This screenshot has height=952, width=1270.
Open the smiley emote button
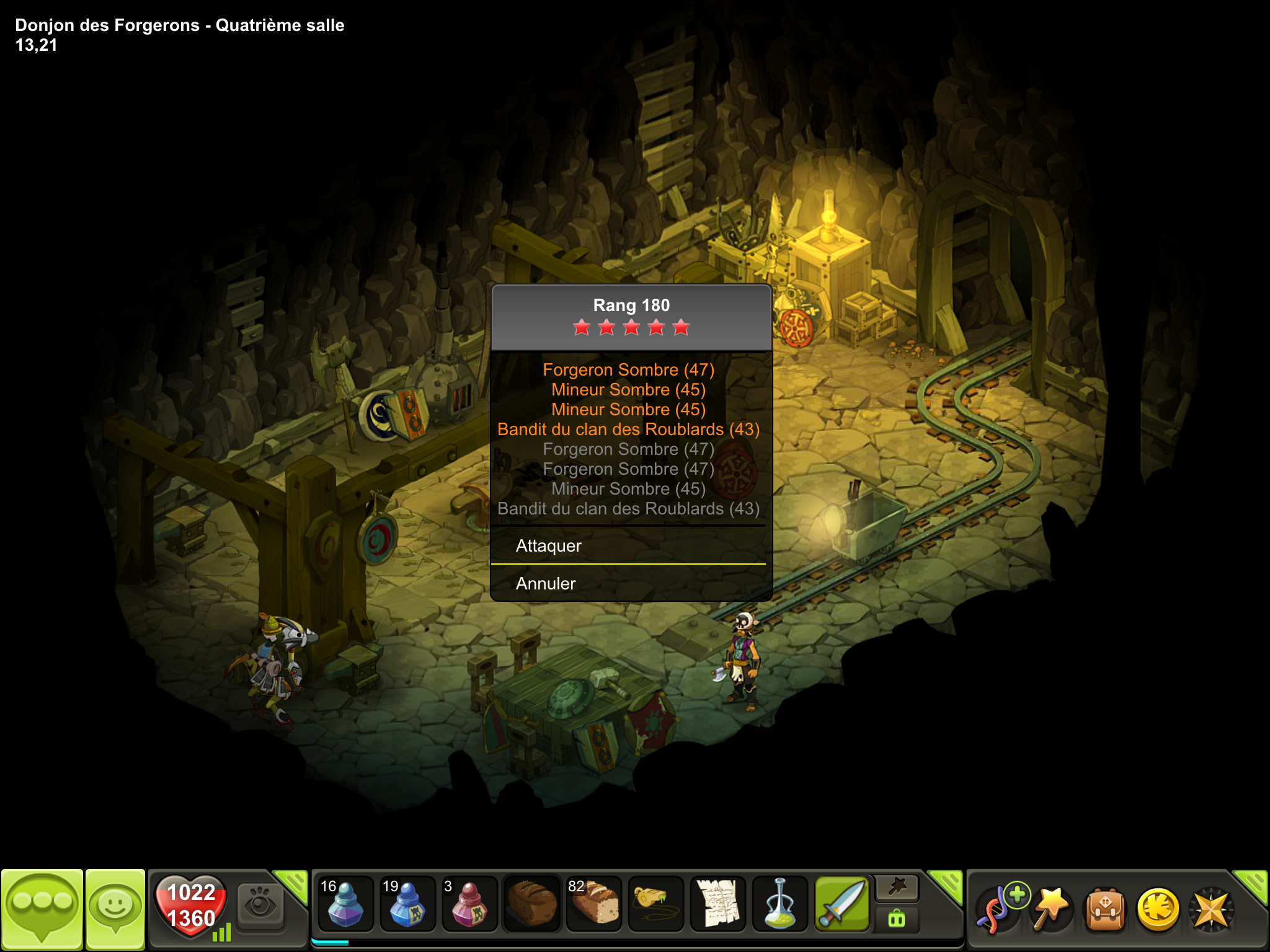115,909
